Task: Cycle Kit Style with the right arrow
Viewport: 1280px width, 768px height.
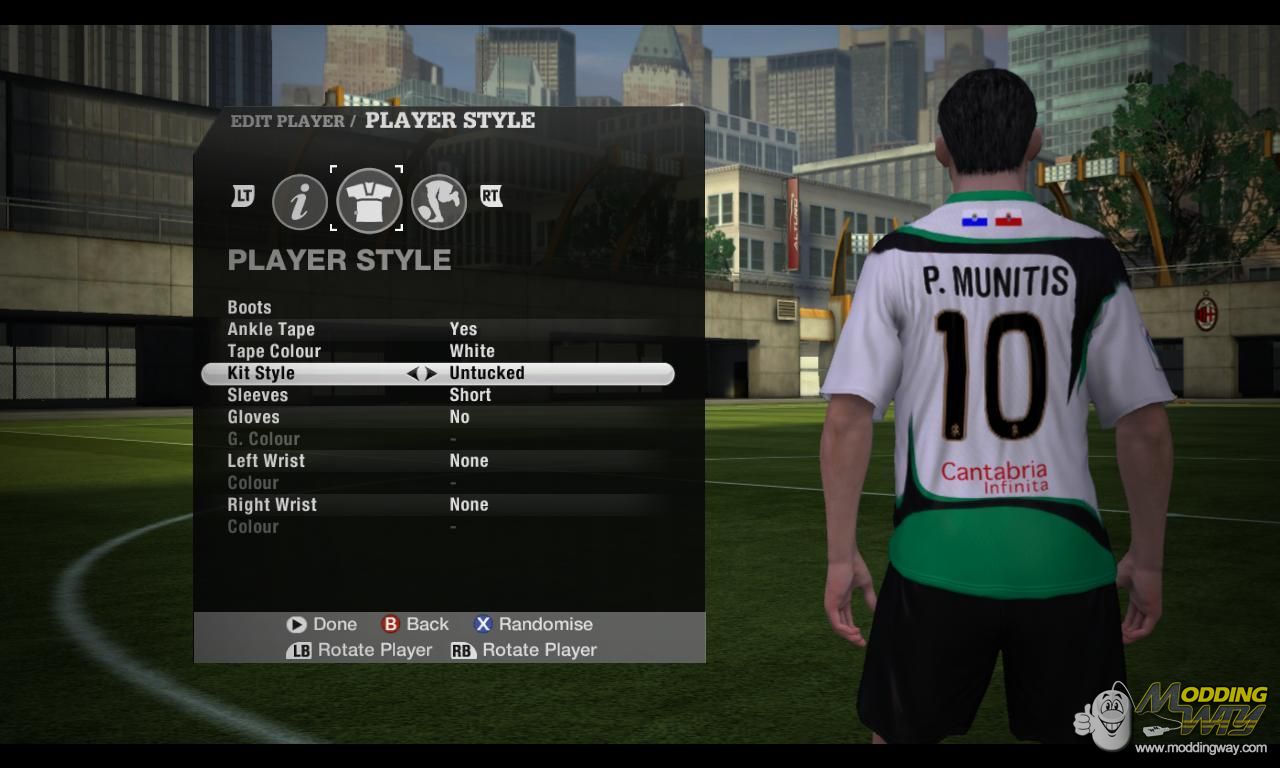Action: pos(431,374)
